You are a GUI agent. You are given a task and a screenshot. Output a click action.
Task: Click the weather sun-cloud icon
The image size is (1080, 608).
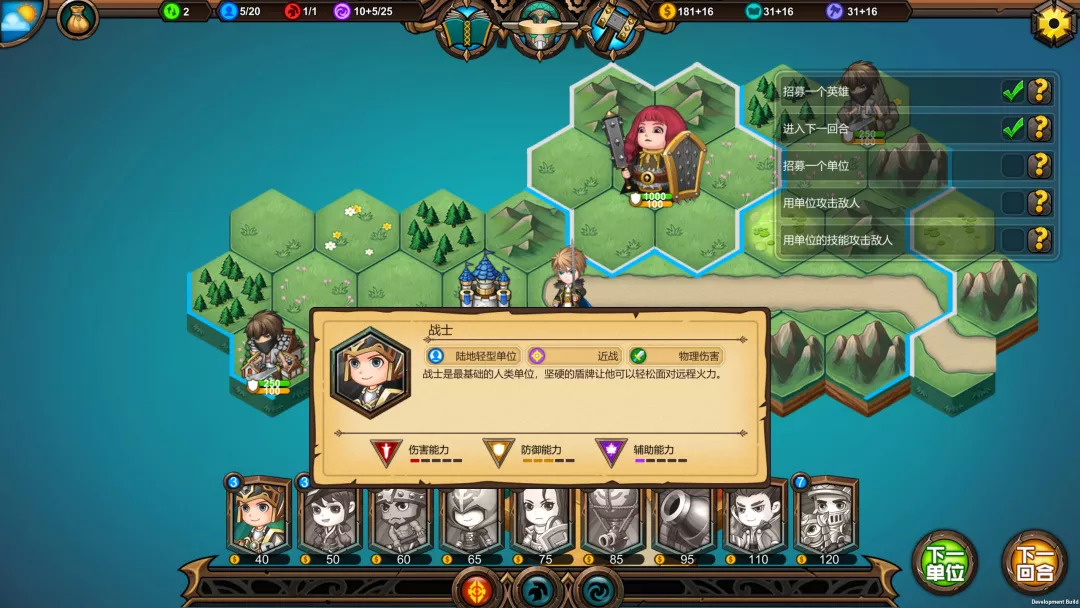[x=20, y=18]
